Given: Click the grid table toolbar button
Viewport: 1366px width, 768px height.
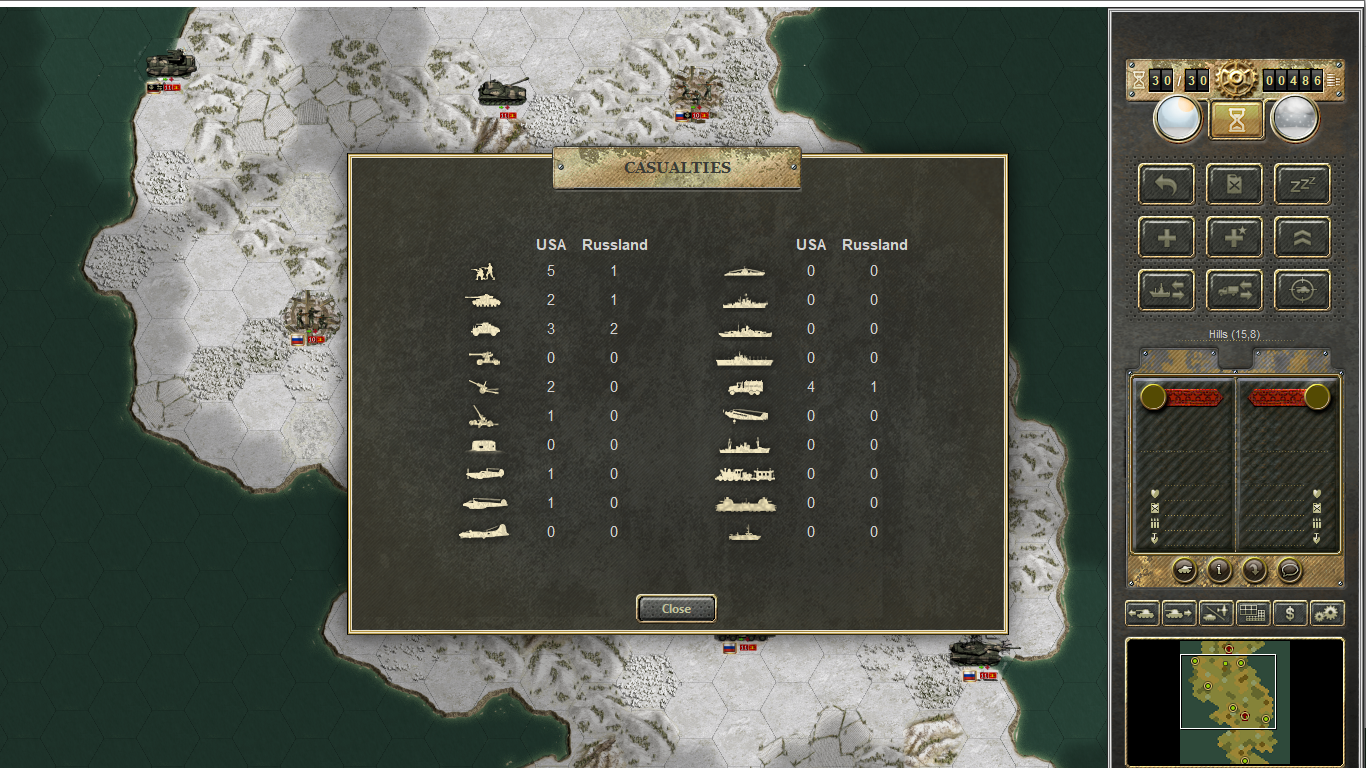Looking at the screenshot, I should 1253,613.
